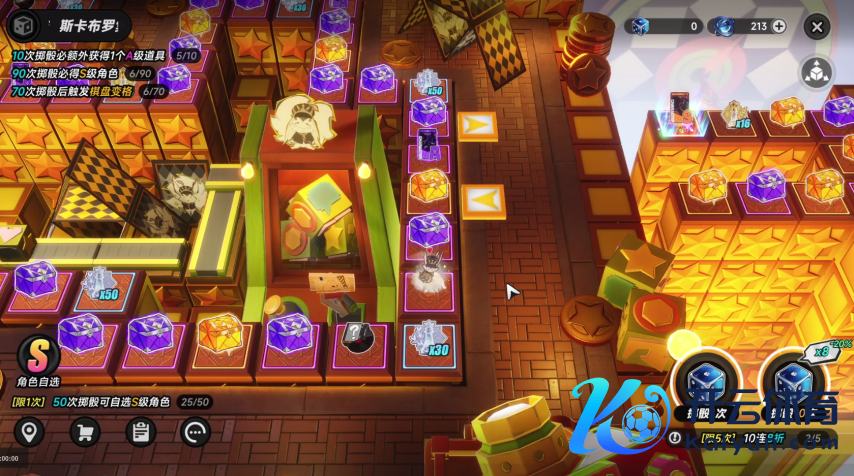The height and width of the screenshot is (476, 854).
Task: Show info for the 10-roll discount
Action: 676,438
